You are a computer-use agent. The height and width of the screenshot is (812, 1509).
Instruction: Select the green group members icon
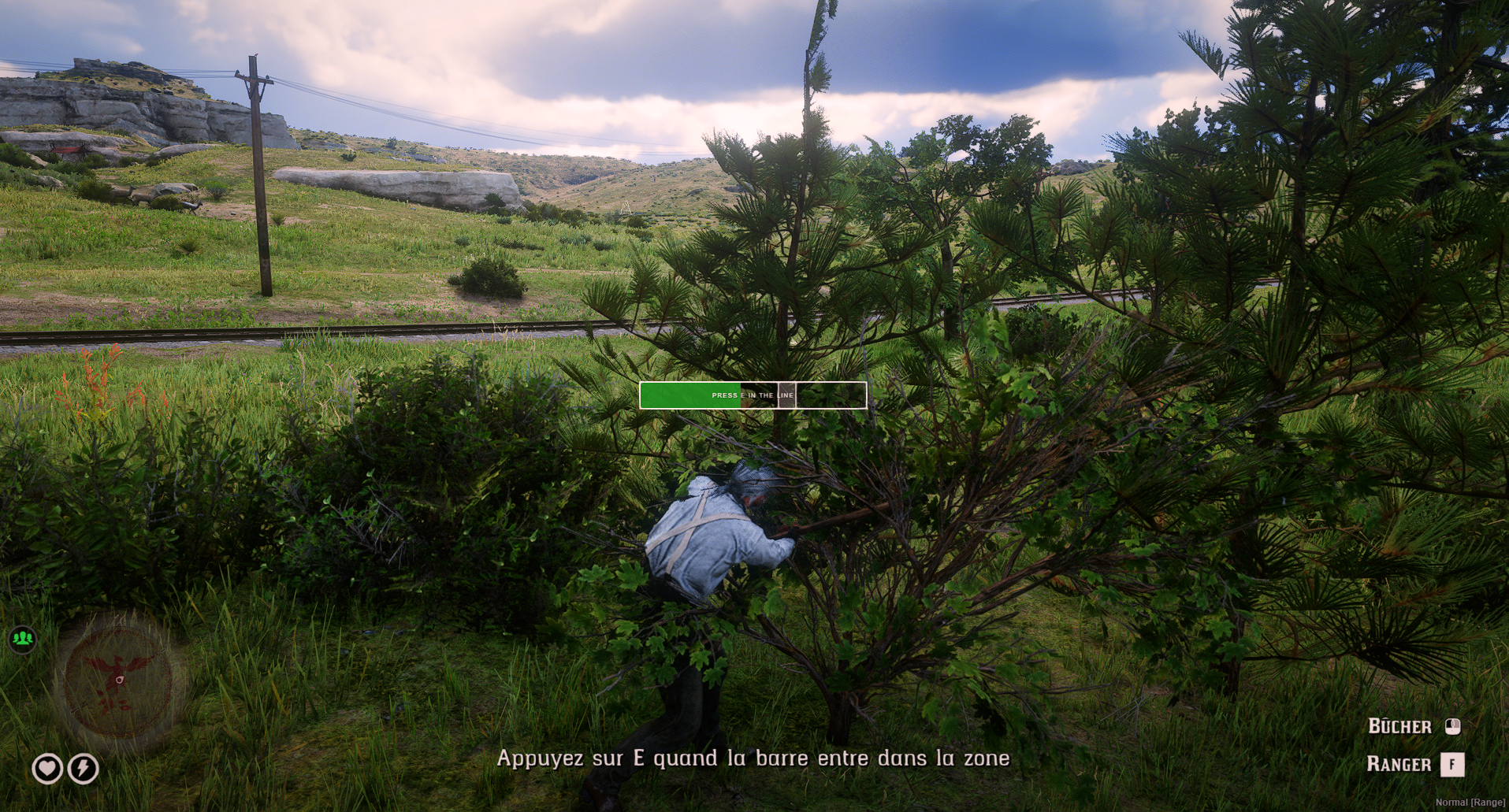(x=23, y=638)
